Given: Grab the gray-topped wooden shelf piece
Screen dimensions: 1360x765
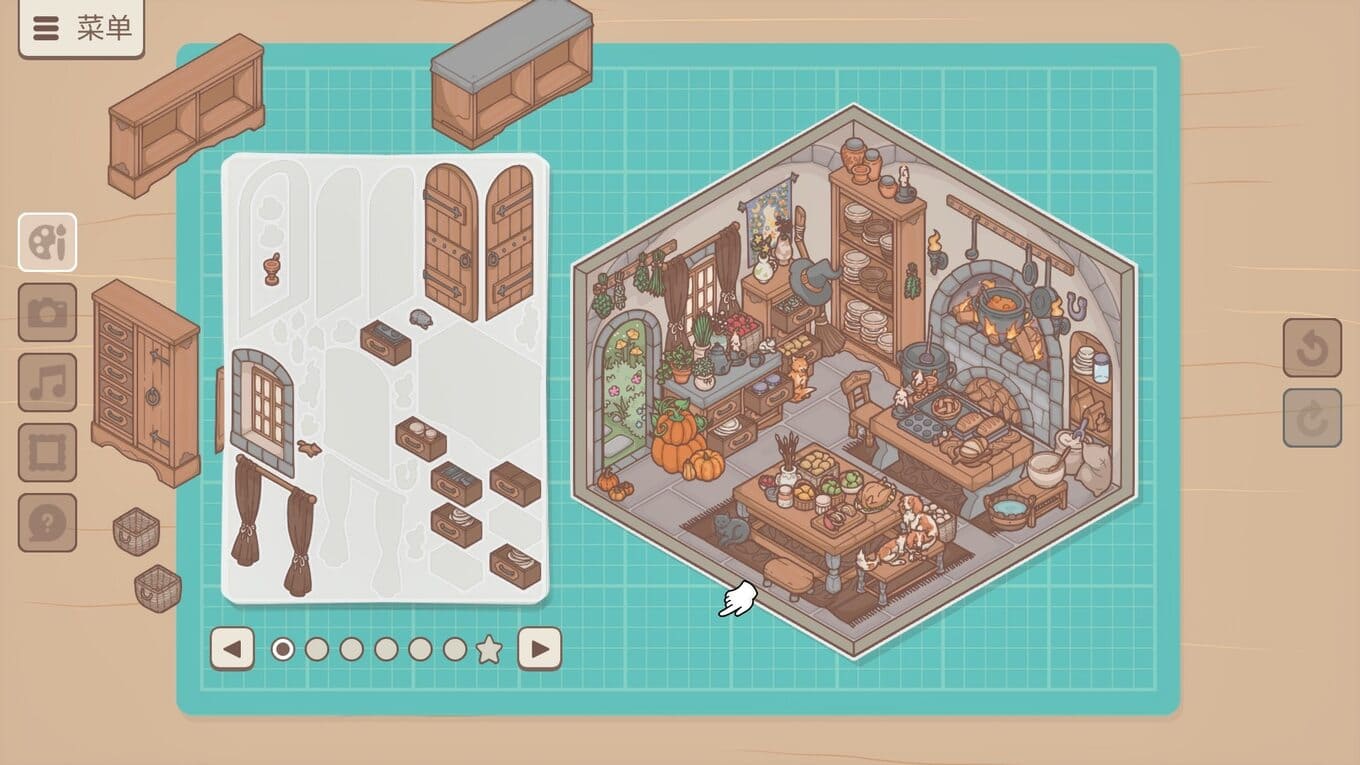Looking at the screenshot, I should coord(512,70).
